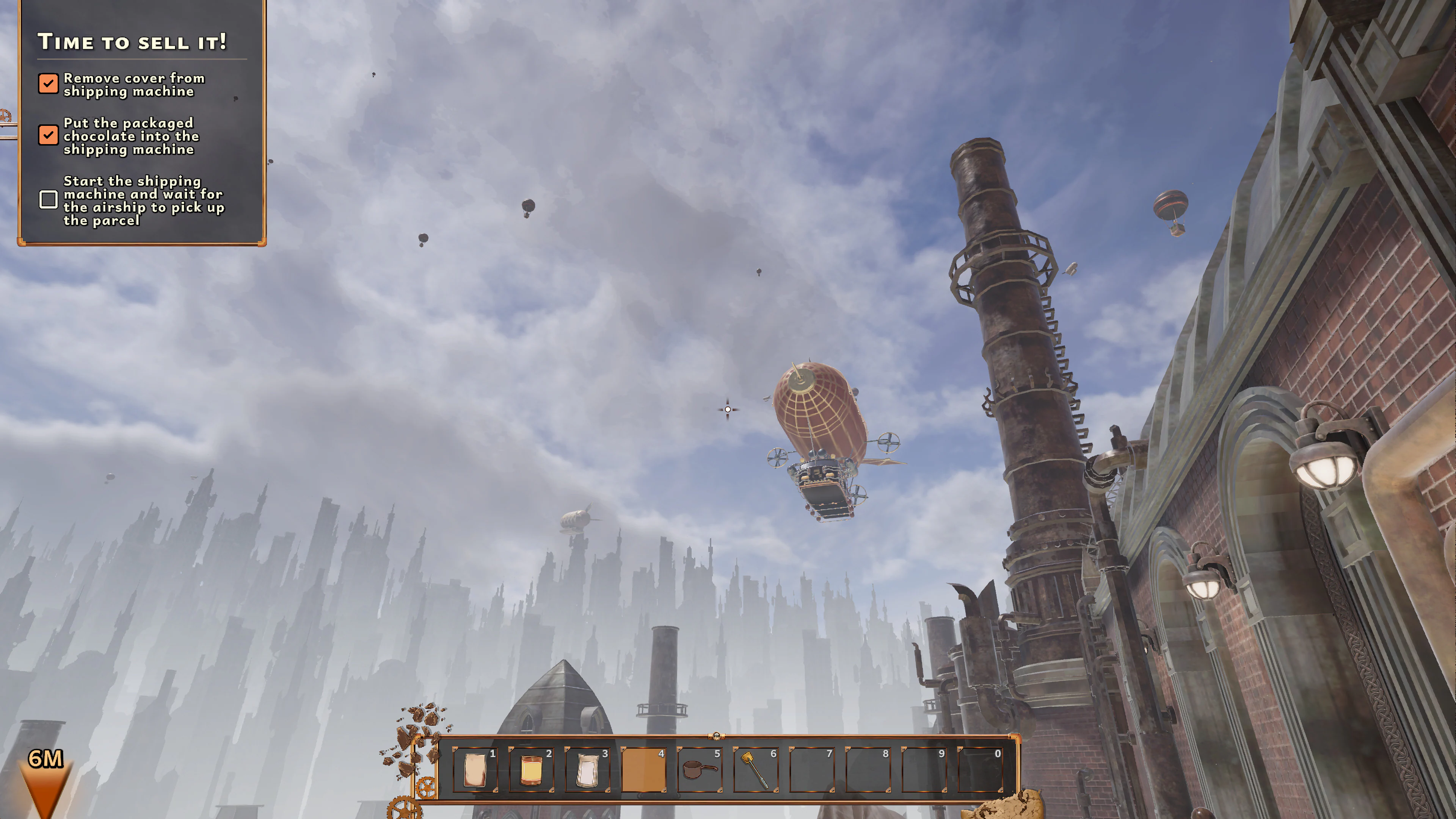1456x819 pixels.
Task: Check the Put packaged chocolate objective box
Action: (49, 135)
